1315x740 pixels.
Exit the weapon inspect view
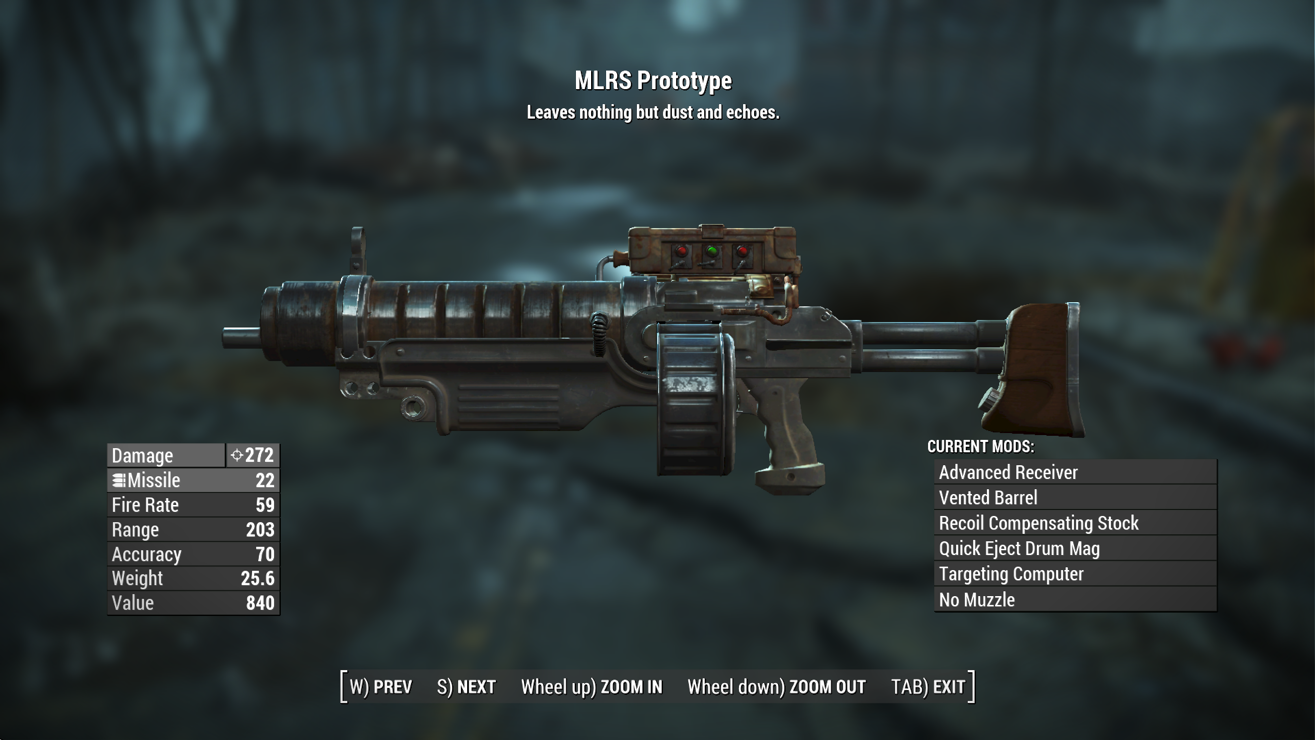[x=928, y=687]
